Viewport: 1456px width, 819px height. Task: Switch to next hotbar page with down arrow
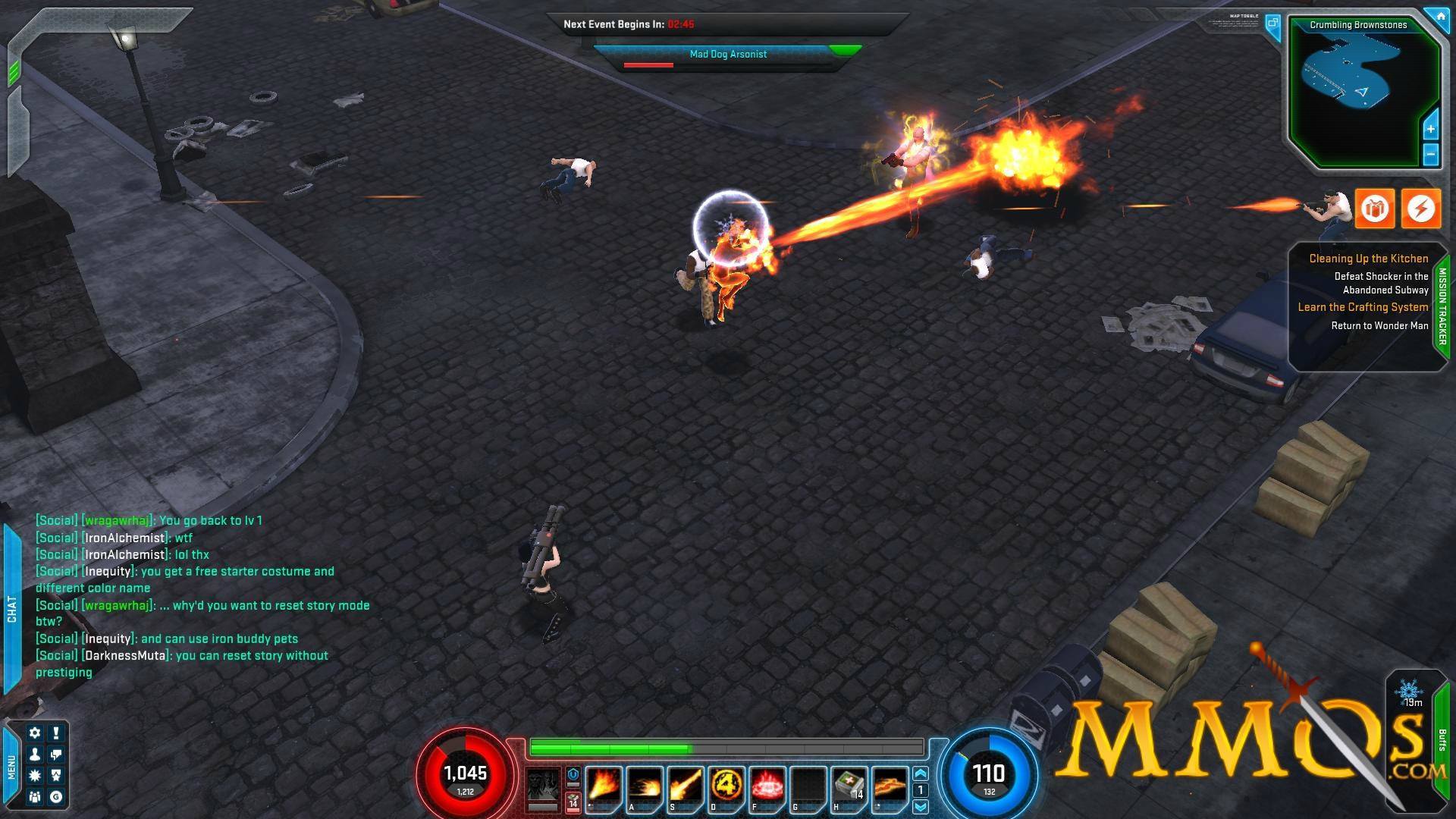tap(921, 806)
